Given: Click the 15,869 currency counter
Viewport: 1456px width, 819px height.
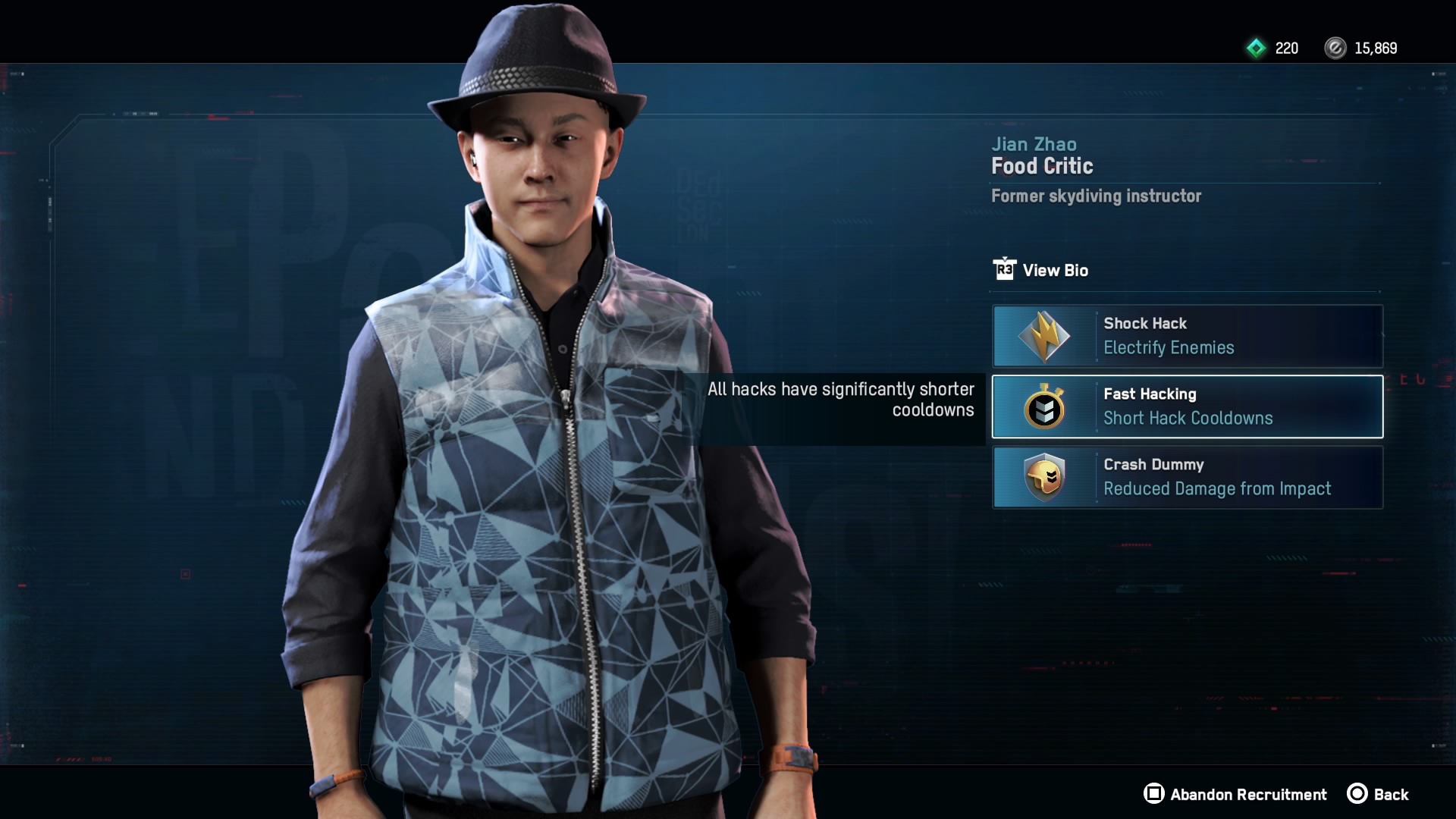Looking at the screenshot, I should coord(1376,49).
